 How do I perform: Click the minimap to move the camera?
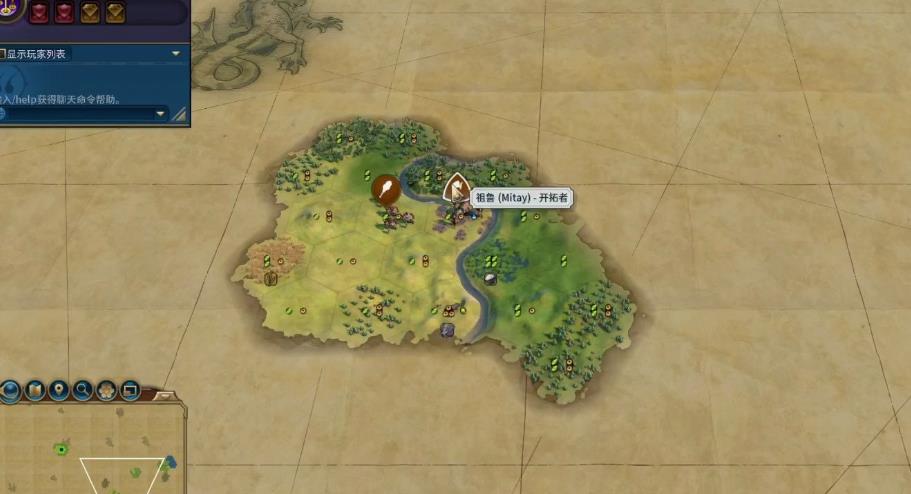90,450
